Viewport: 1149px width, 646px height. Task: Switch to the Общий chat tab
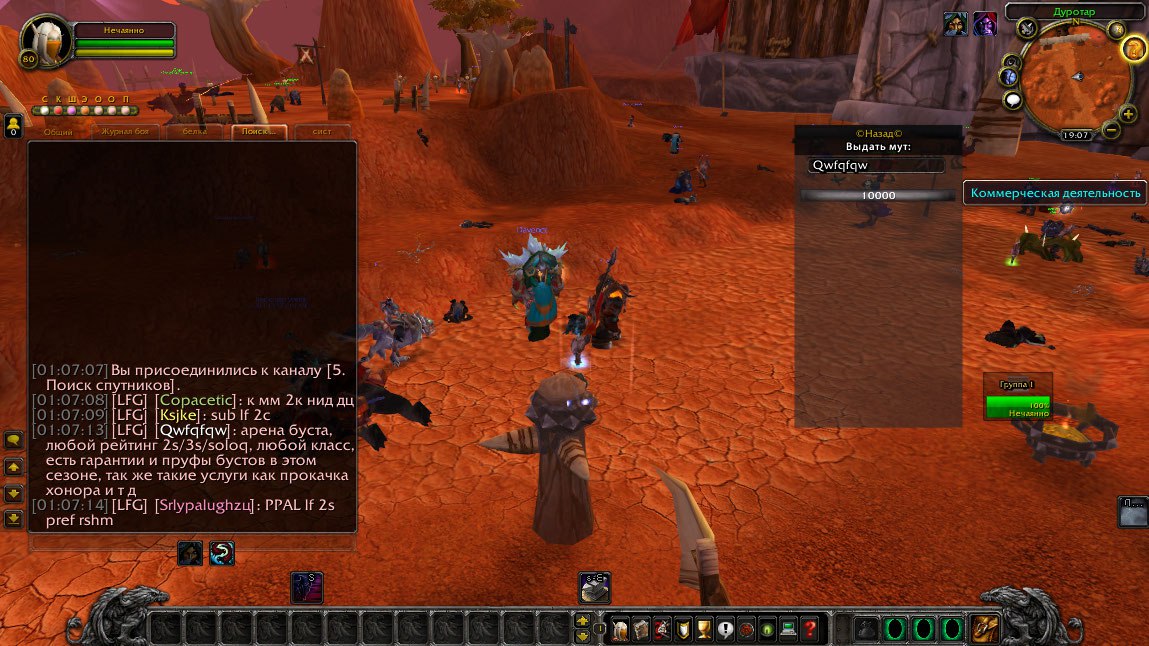pos(59,132)
